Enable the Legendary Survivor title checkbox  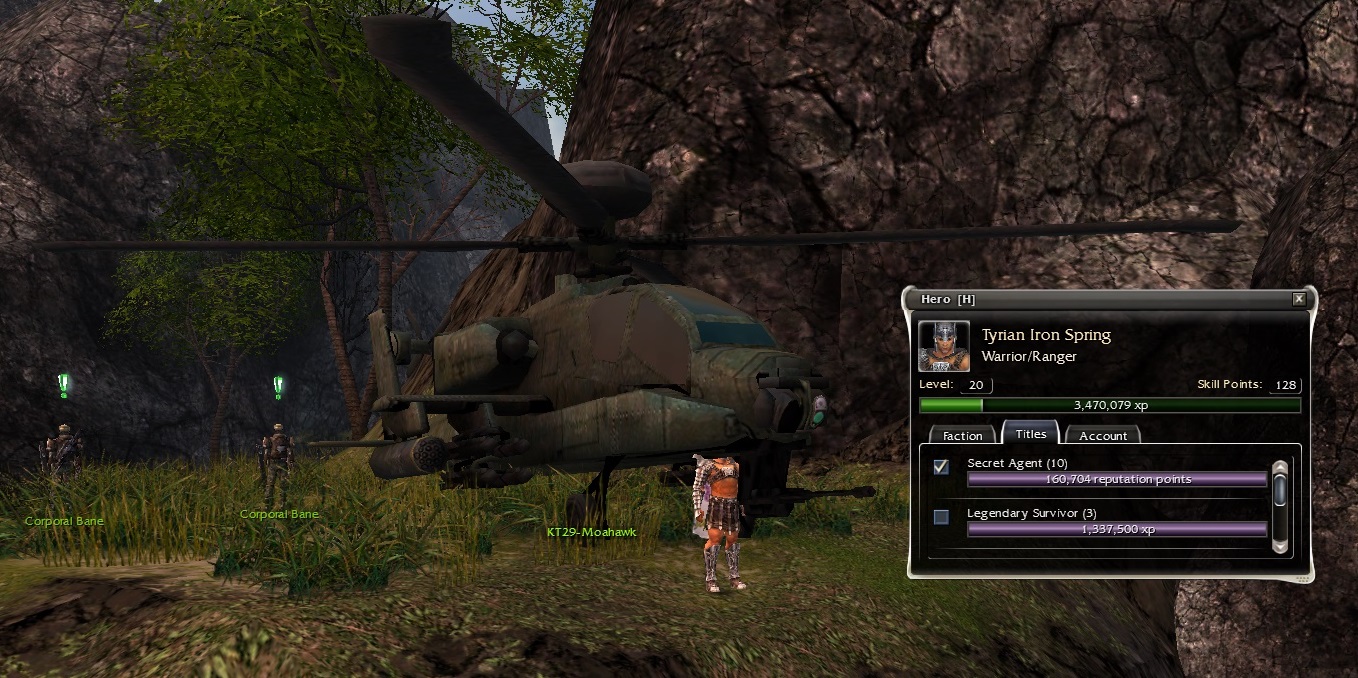coord(941,517)
